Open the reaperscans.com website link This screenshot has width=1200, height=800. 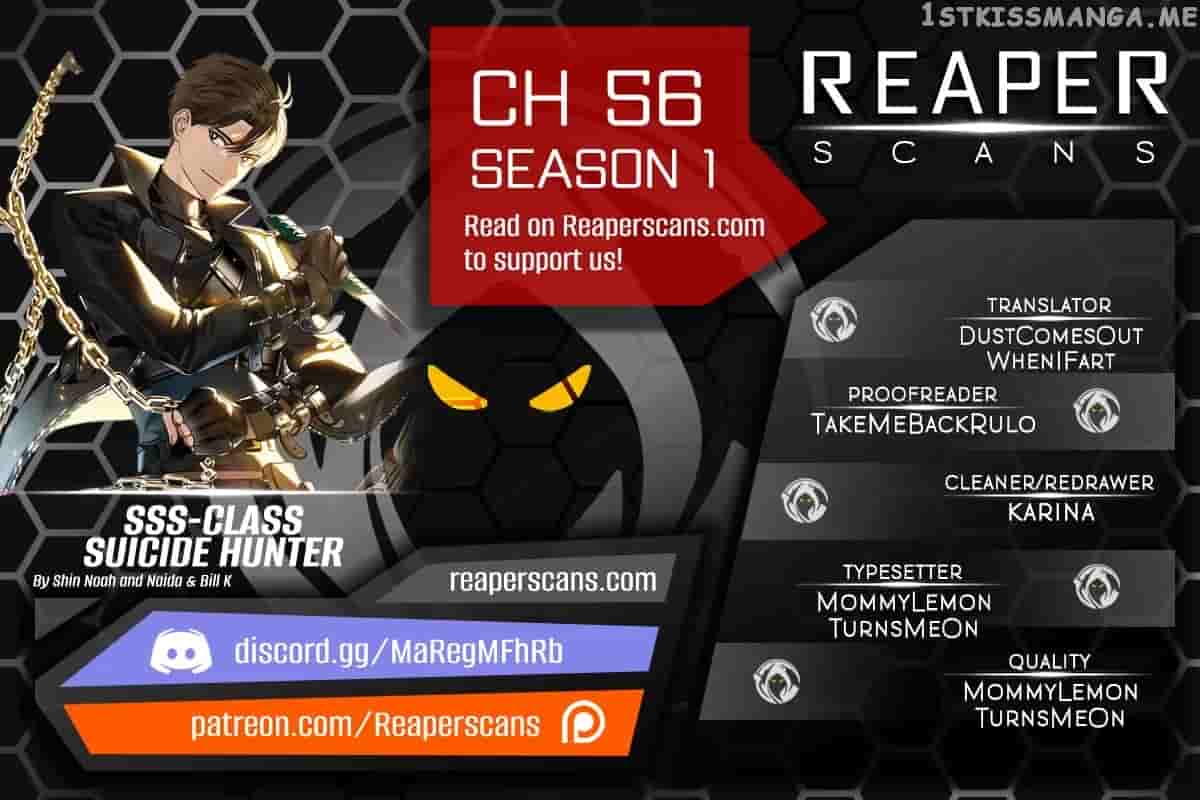click(552, 580)
